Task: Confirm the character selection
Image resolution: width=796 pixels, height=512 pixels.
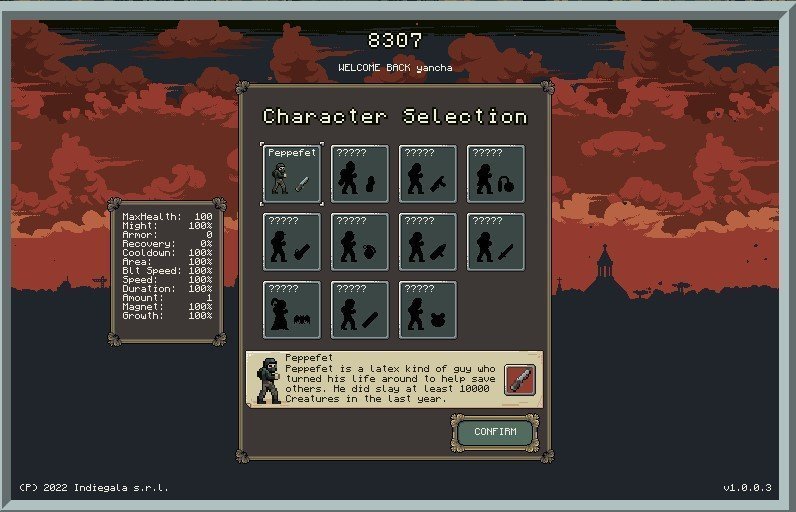Action: [495, 432]
